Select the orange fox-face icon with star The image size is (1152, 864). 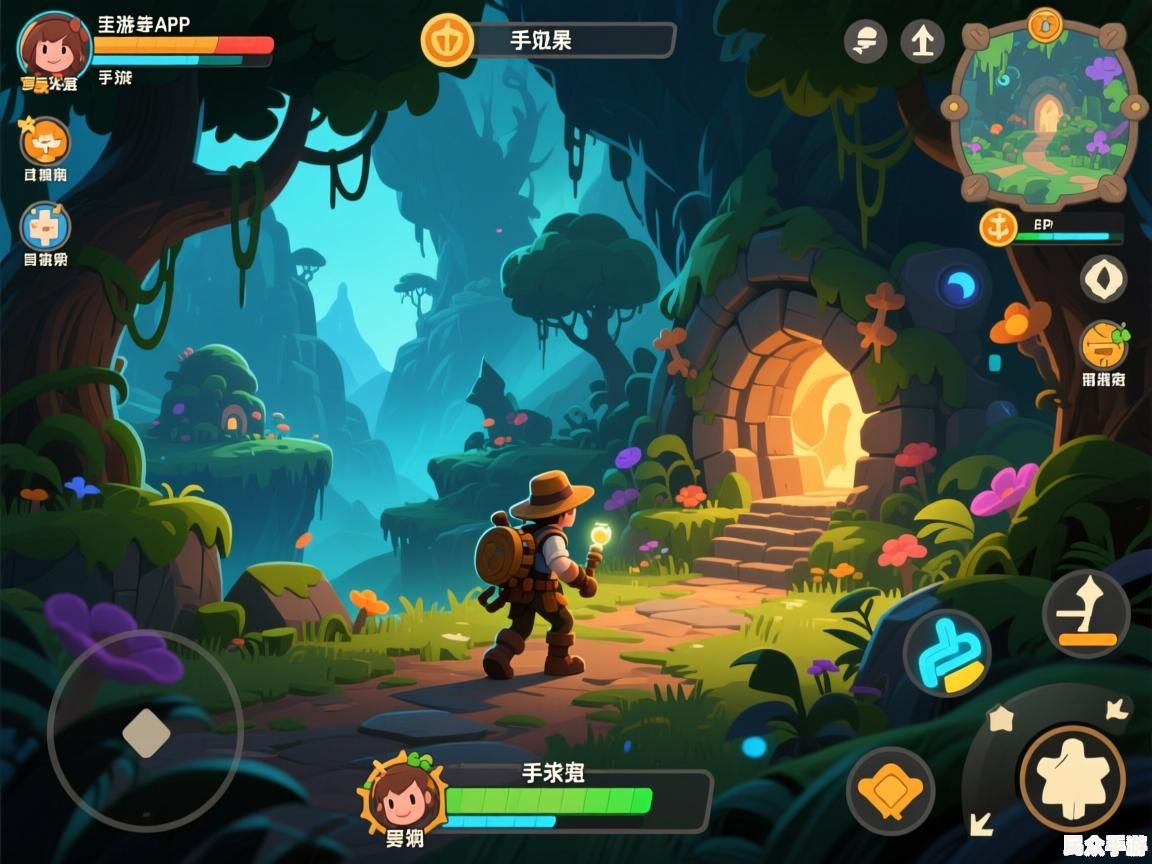click(x=46, y=141)
